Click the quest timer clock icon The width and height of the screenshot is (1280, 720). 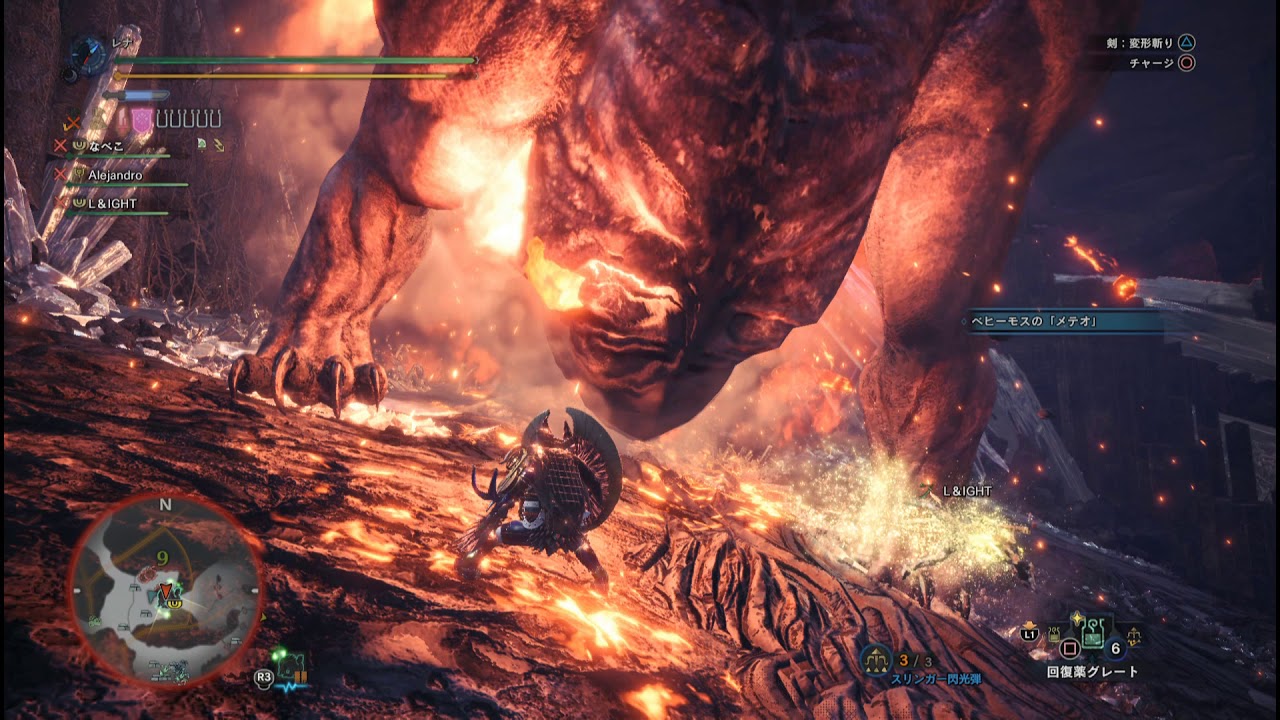pyautogui.click(x=90, y=54)
